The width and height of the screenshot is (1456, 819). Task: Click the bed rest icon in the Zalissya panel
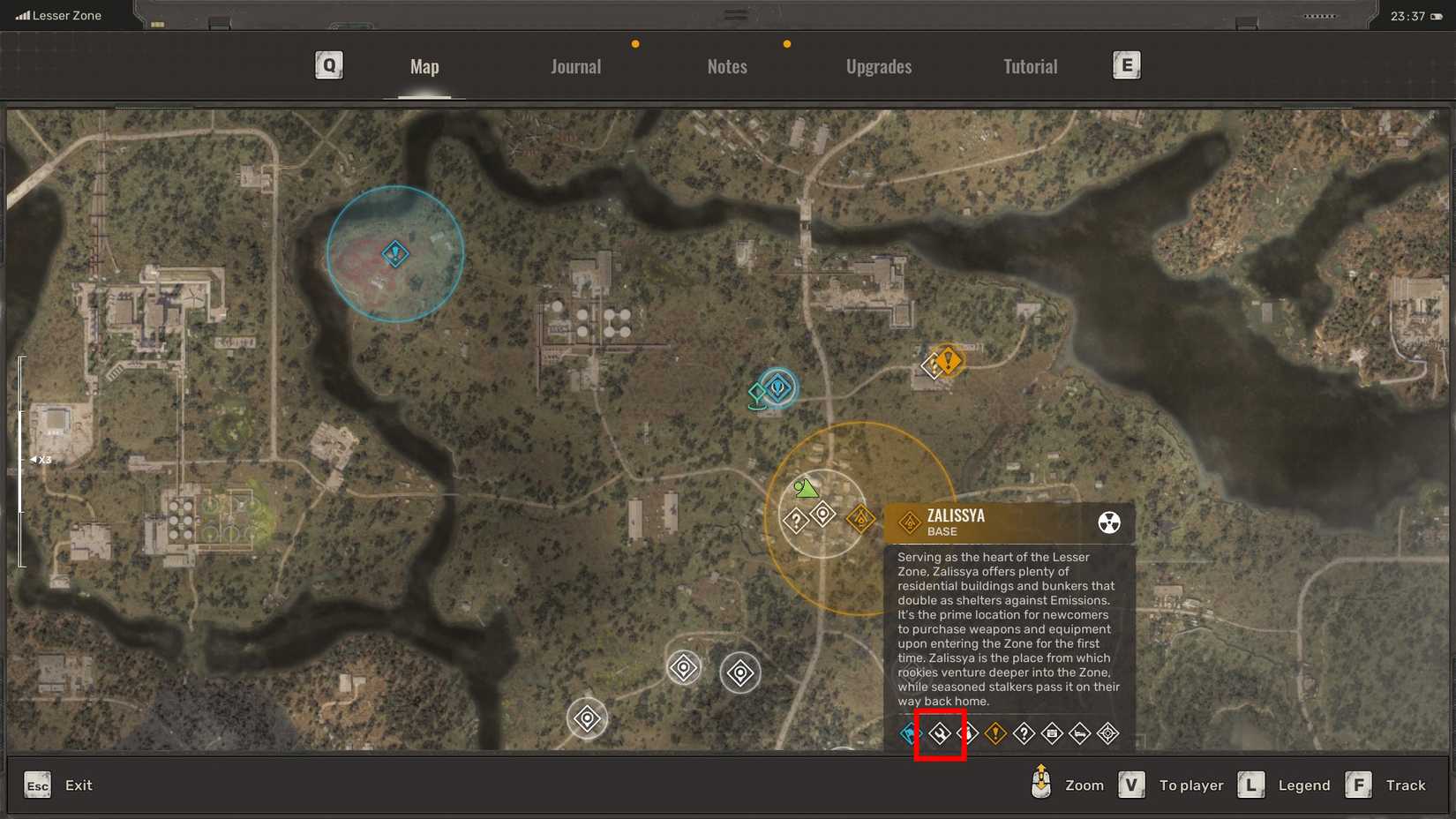tap(1080, 733)
